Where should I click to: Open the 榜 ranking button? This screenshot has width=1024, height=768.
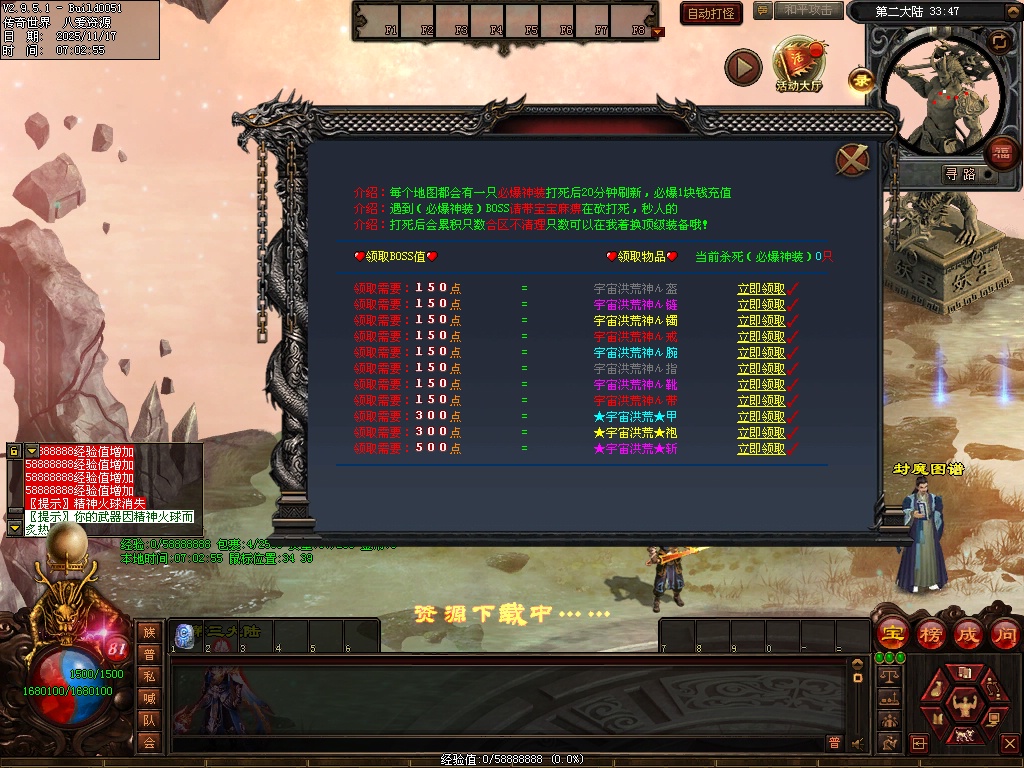click(930, 634)
